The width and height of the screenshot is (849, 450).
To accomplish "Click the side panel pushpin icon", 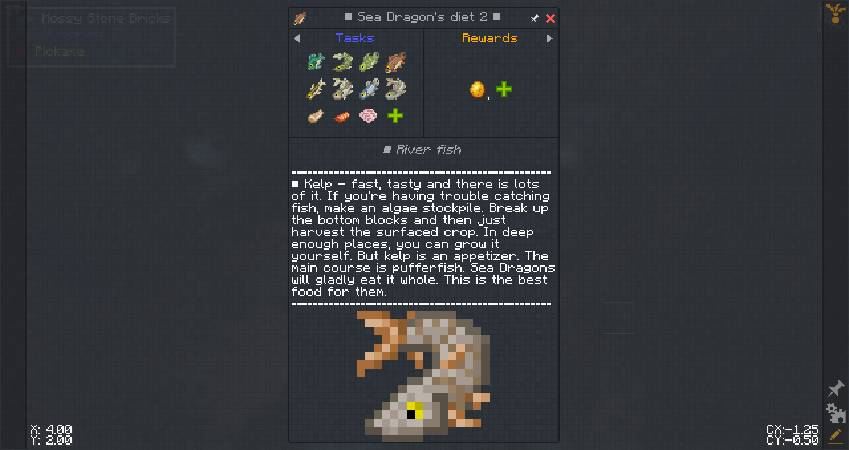I will click(x=836, y=389).
